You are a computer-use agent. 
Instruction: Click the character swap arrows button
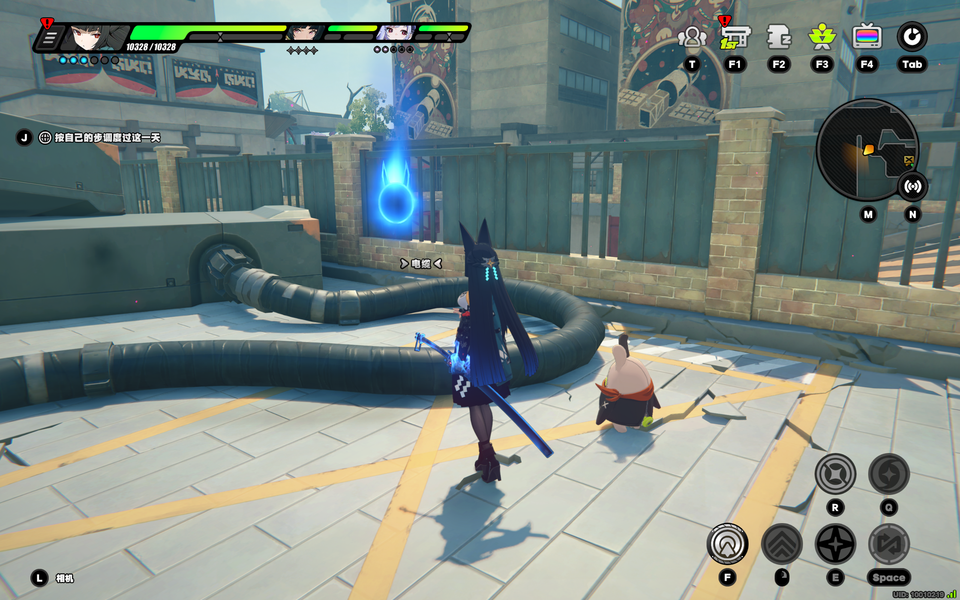(888, 544)
